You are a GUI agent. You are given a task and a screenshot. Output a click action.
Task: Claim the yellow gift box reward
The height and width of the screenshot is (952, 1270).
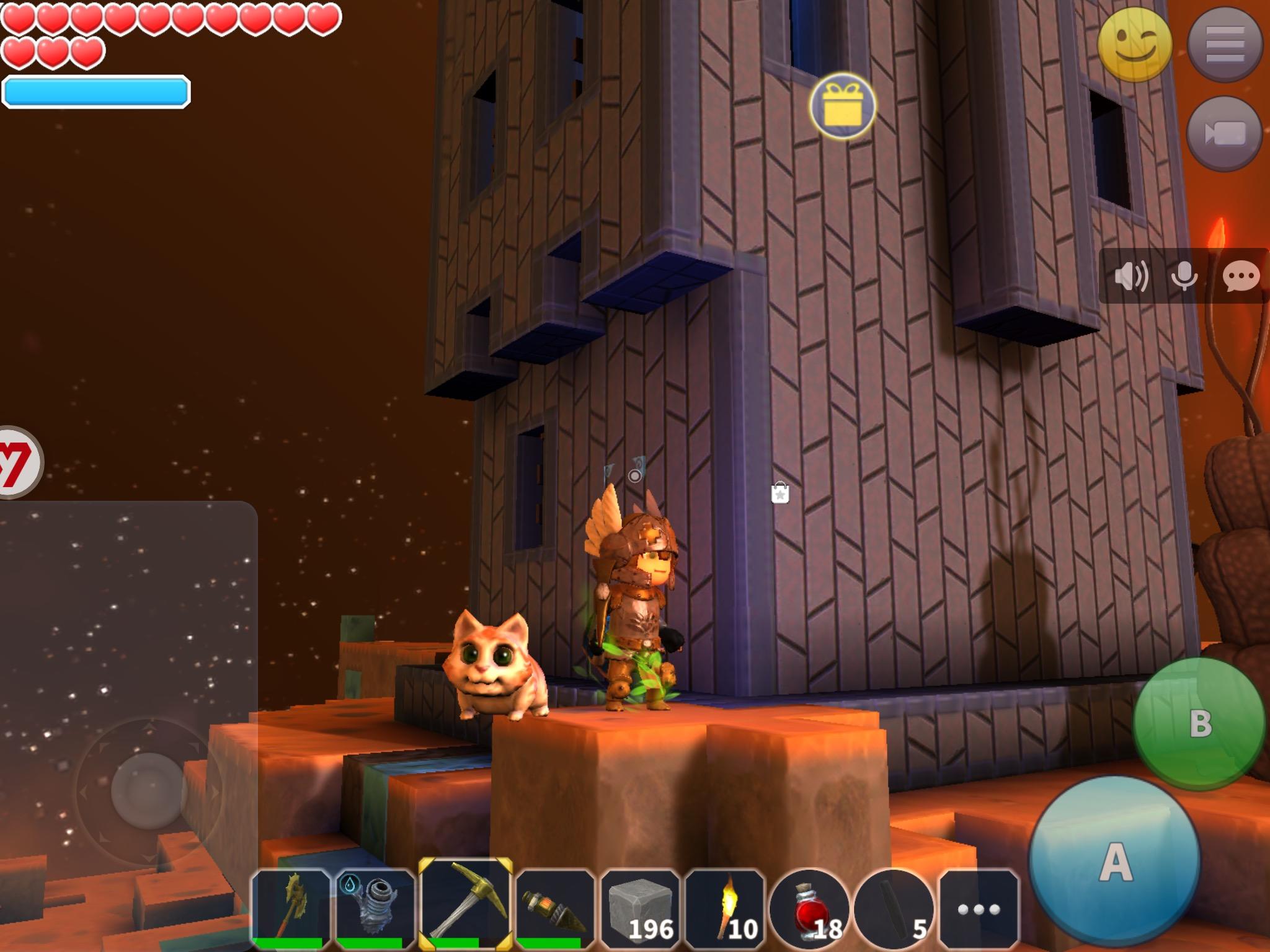(842, 106)
